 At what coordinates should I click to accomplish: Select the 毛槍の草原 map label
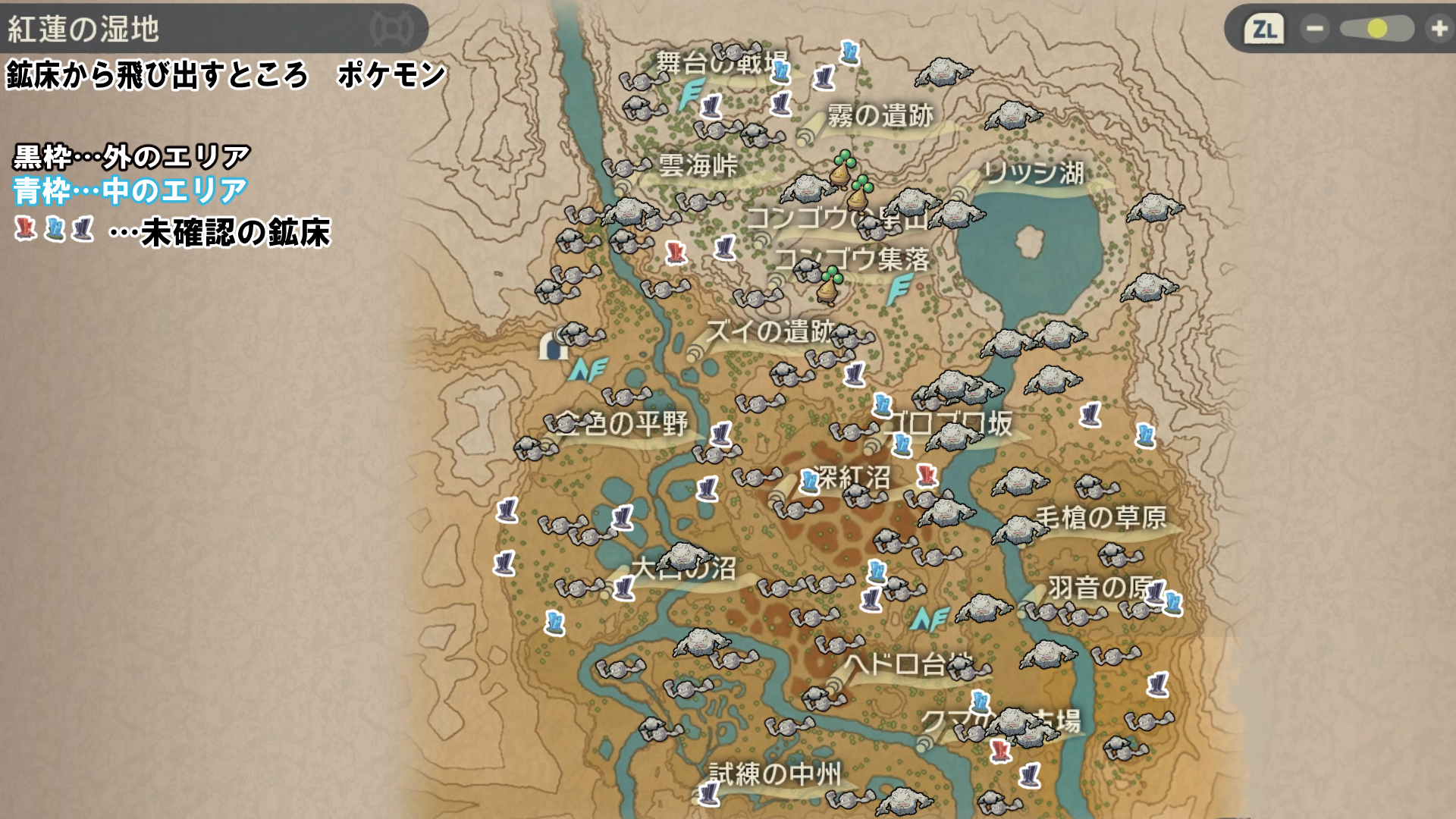coord(1100,517)
